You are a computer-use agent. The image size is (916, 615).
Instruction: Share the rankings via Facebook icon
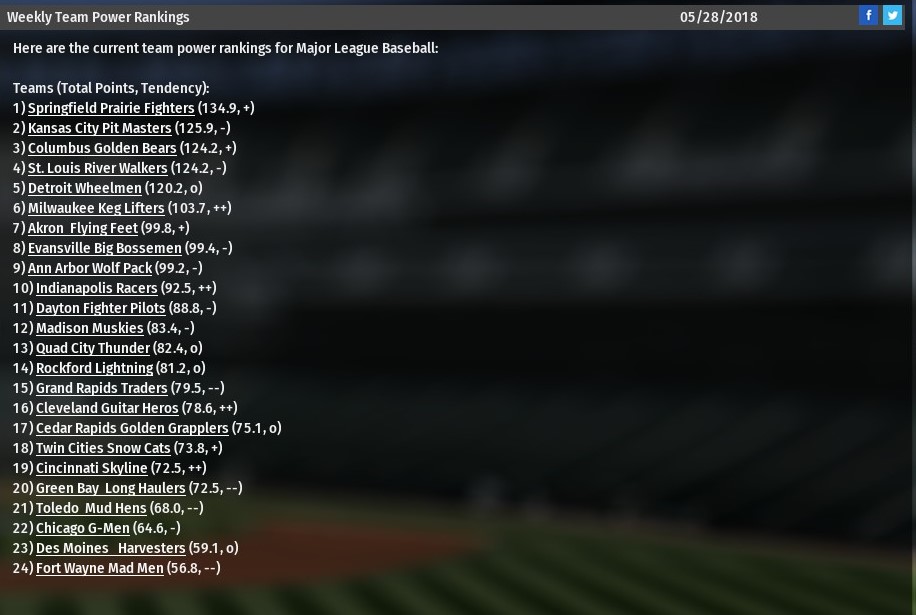point(868,16)
